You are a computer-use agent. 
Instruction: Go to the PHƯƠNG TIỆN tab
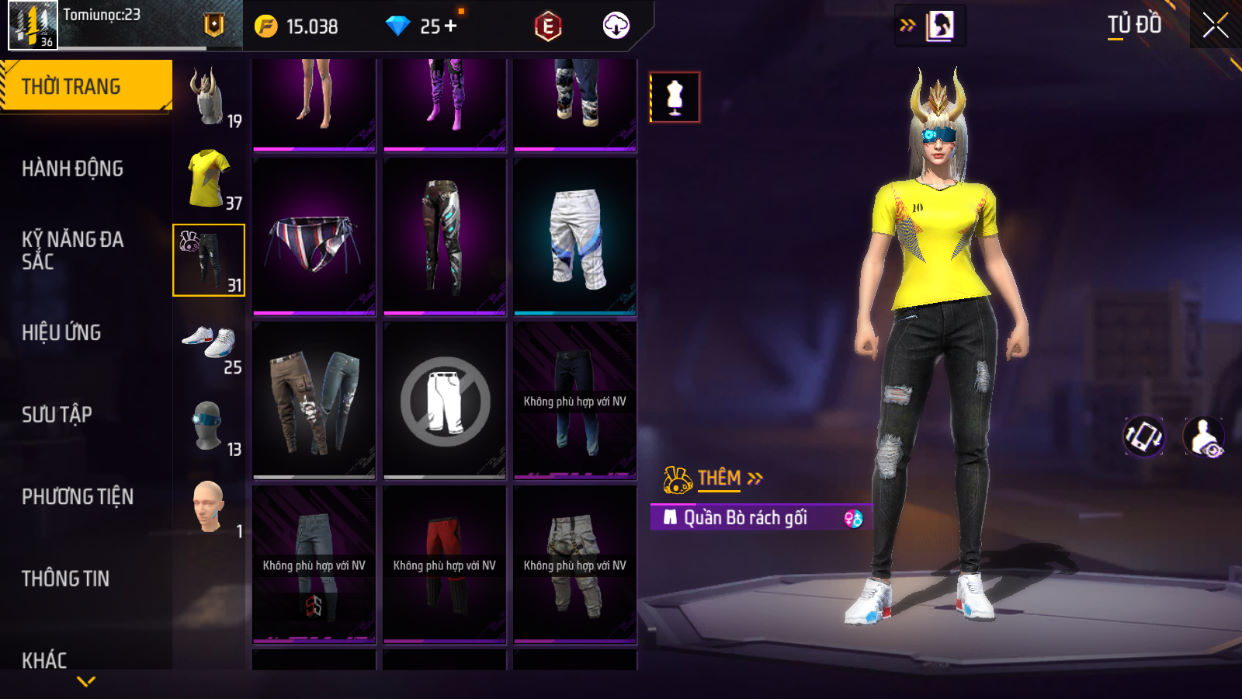click(x=78, y=497)
